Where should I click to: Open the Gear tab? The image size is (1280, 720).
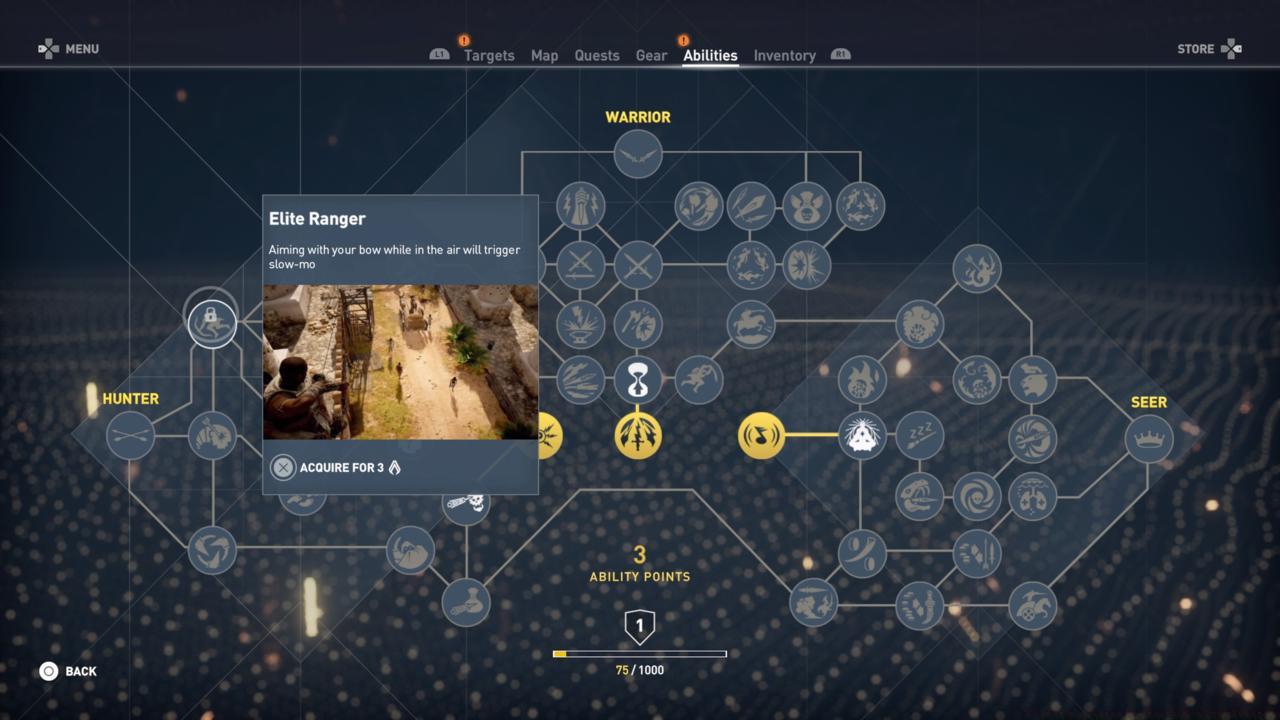(x=650, y=55)
